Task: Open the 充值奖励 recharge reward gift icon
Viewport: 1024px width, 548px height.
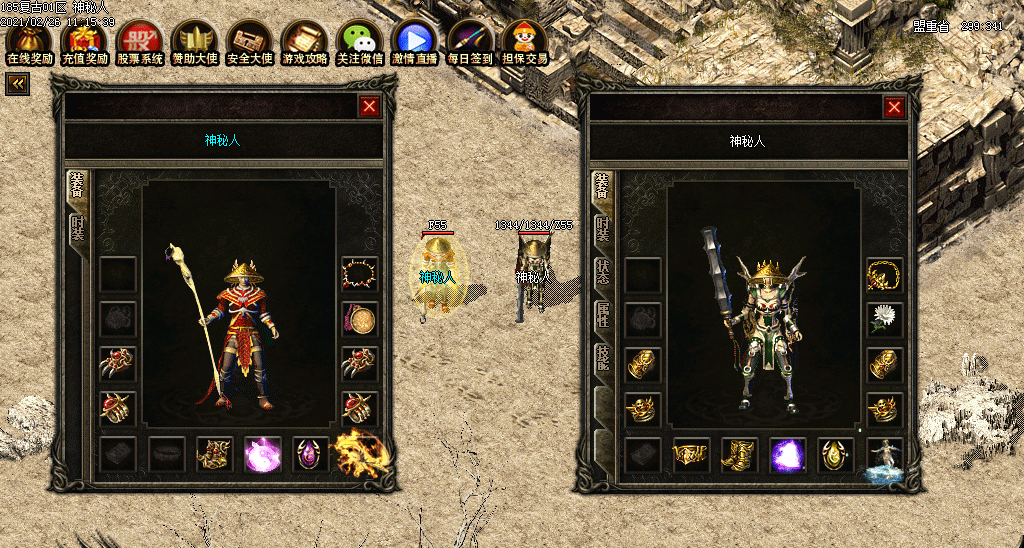Action: tap(84, 41)
